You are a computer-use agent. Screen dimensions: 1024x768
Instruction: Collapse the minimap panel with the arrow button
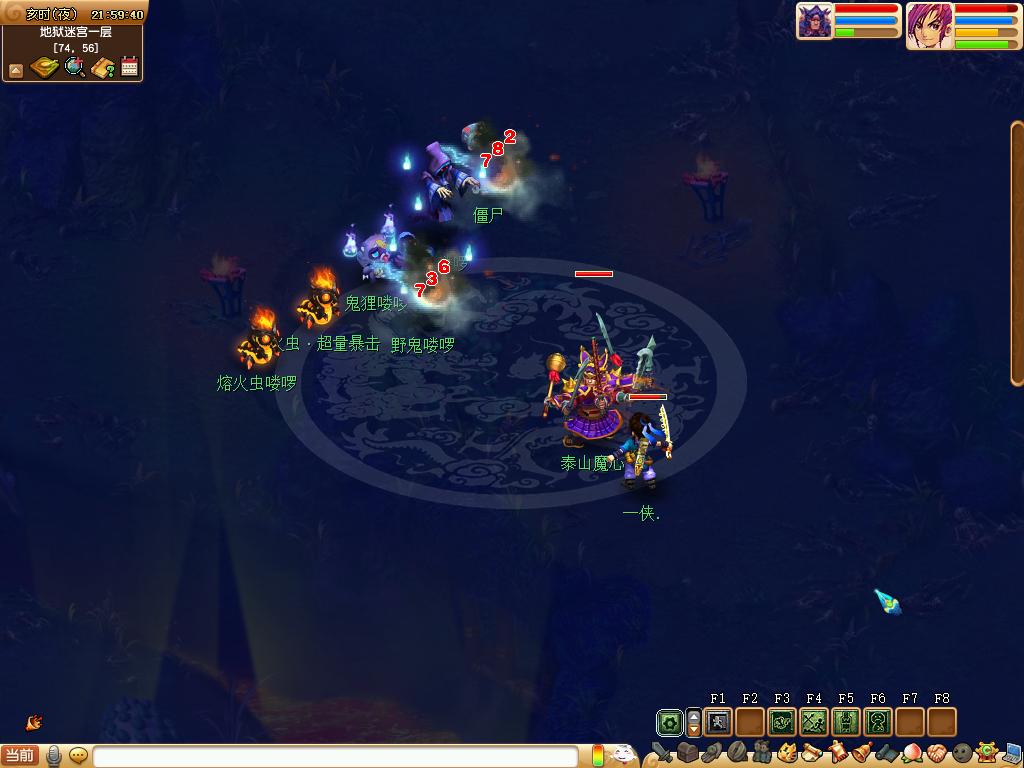[16, 70]
